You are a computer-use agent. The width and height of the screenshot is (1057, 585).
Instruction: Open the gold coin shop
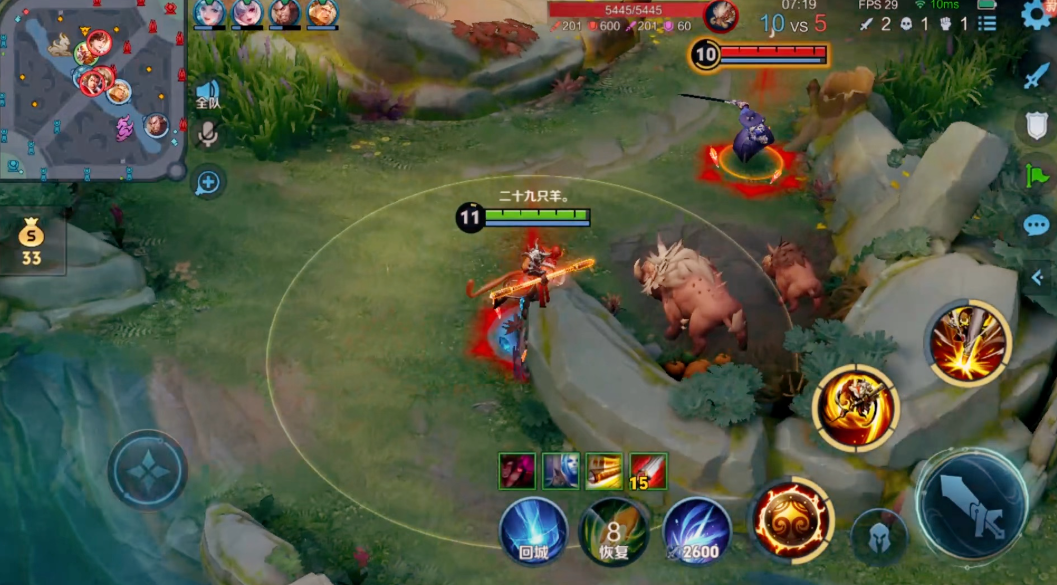click(32, 244)
